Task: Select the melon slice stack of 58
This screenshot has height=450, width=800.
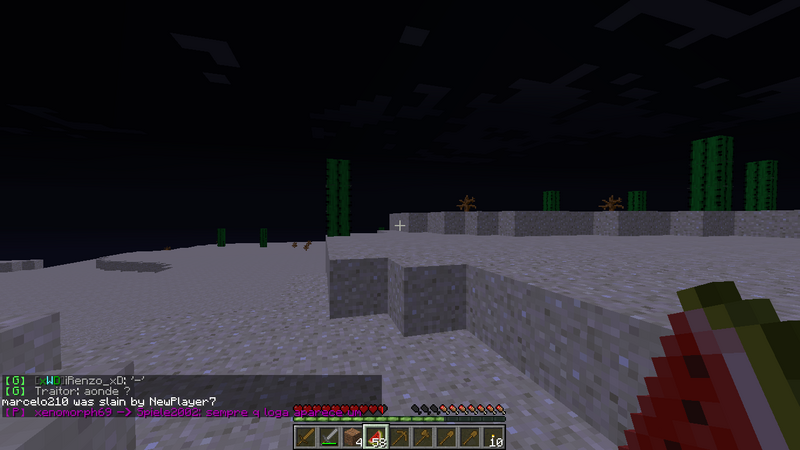Action: click(x=376, y=436)
